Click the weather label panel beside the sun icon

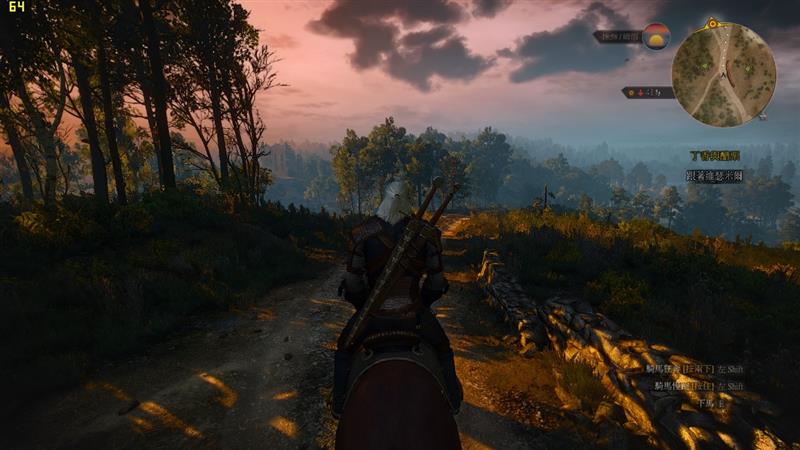click(617, 36)
